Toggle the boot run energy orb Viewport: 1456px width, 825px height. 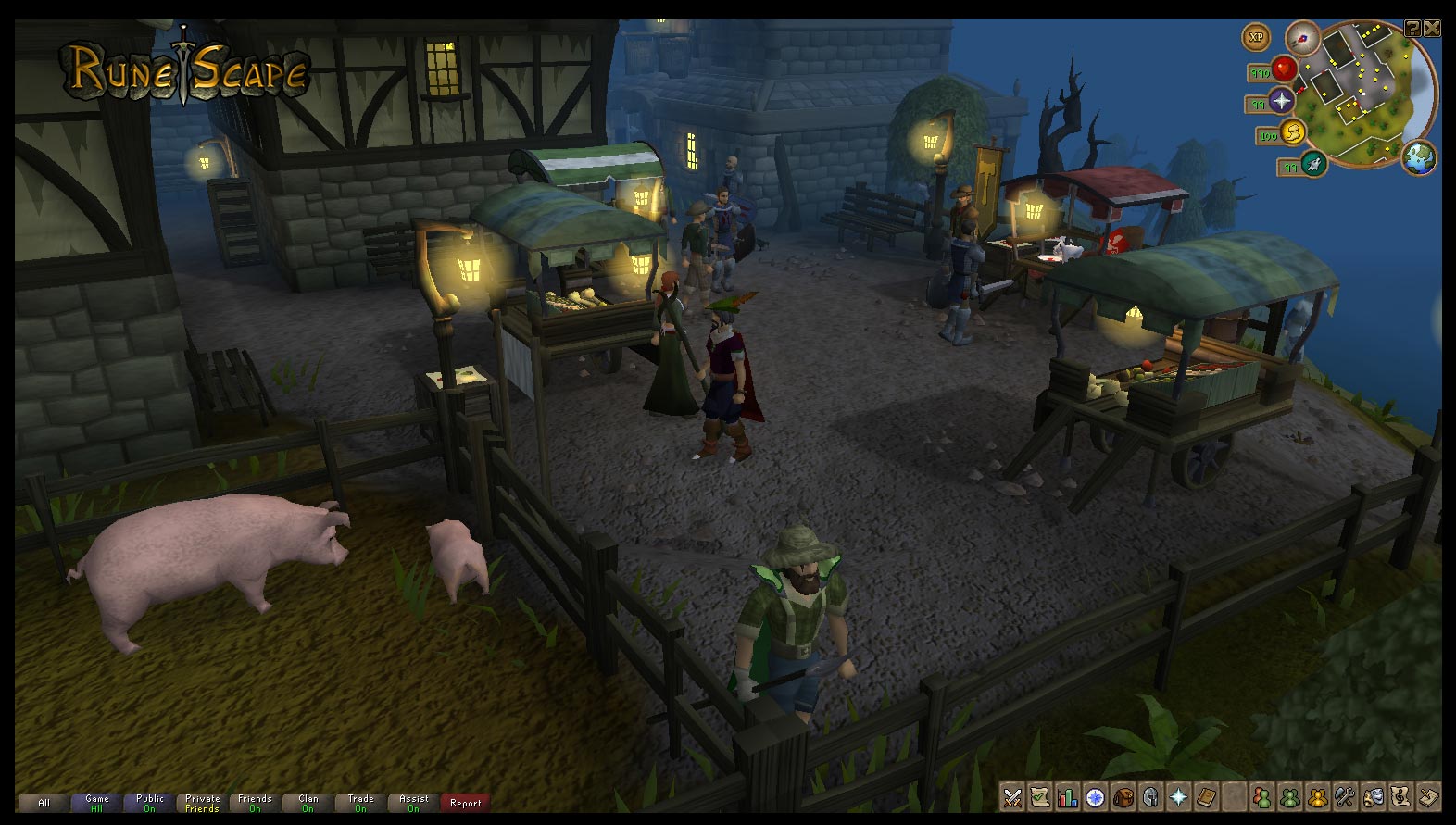click(1292, 133)
